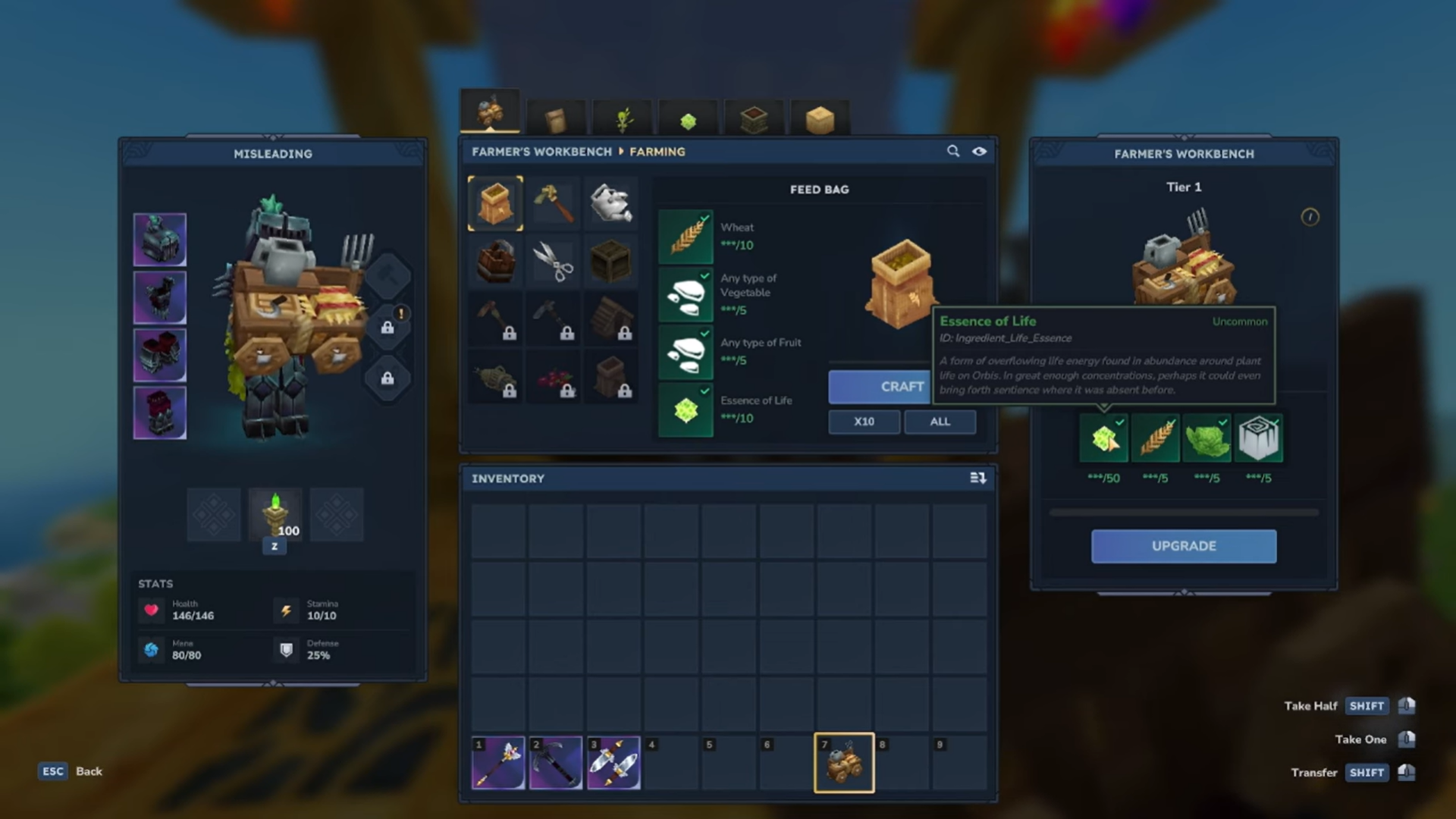
Task: Toggle the cabbage ingredient checkmark on workbench panel
Action: tap(1222, 422)
